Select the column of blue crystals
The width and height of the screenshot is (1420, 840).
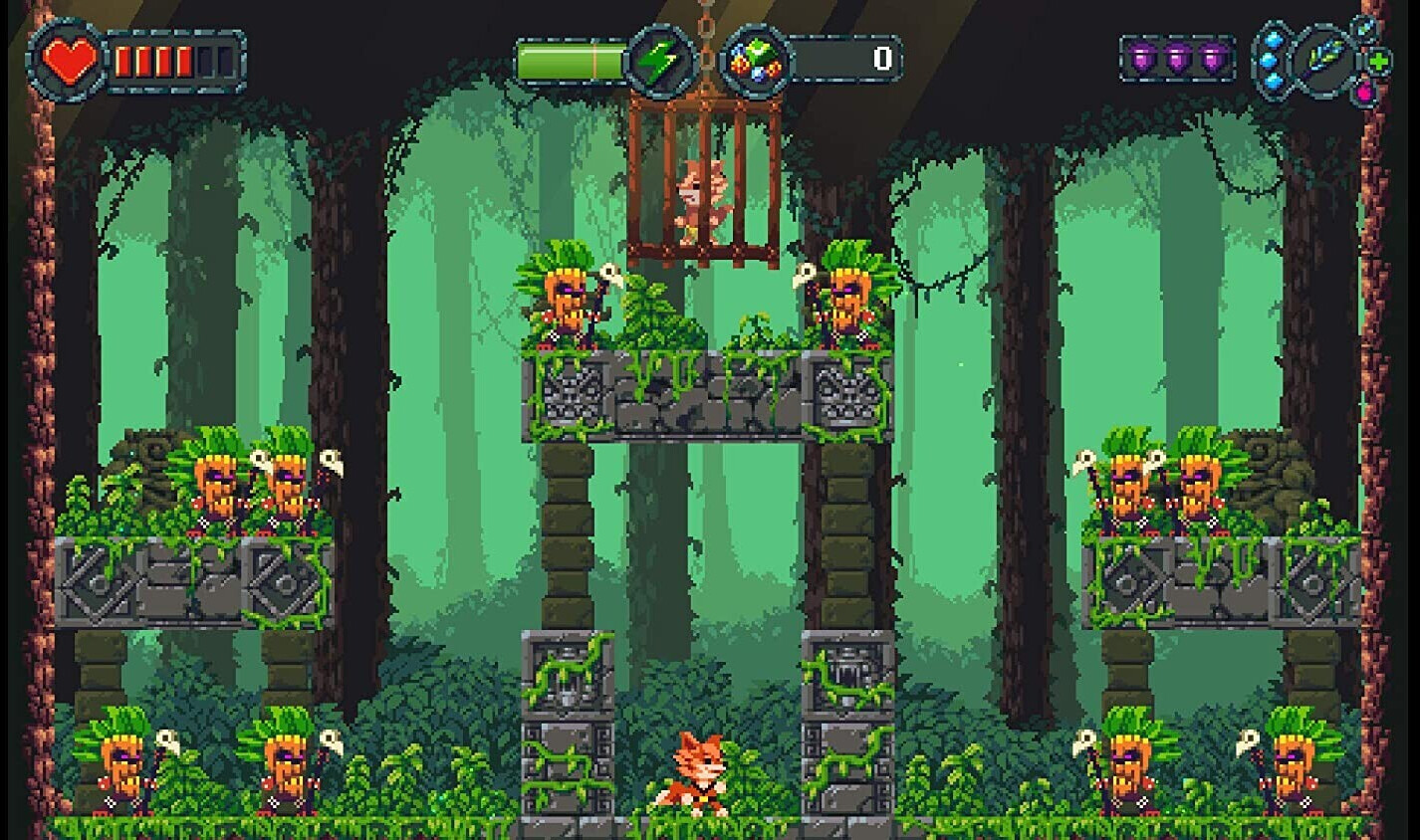(1270, 60)
